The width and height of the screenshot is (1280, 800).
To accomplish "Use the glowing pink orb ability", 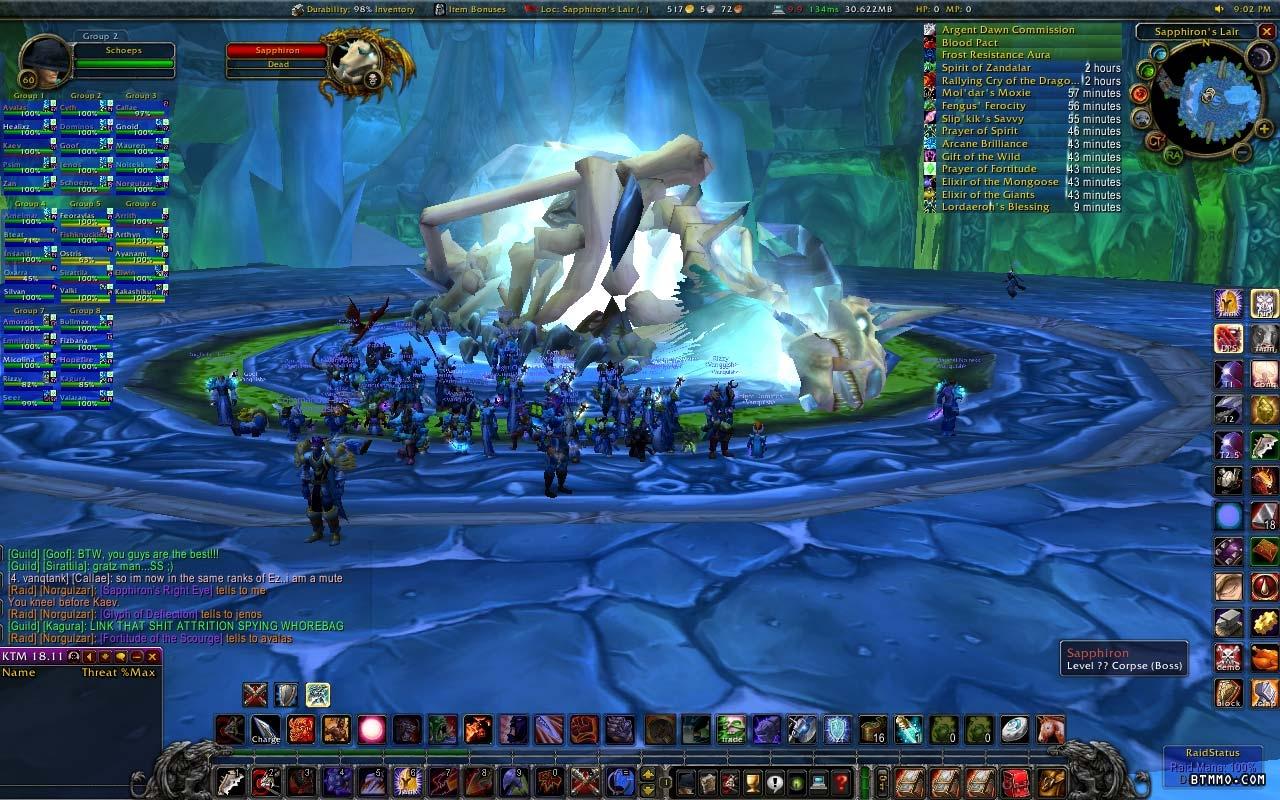I will point(372,730).
